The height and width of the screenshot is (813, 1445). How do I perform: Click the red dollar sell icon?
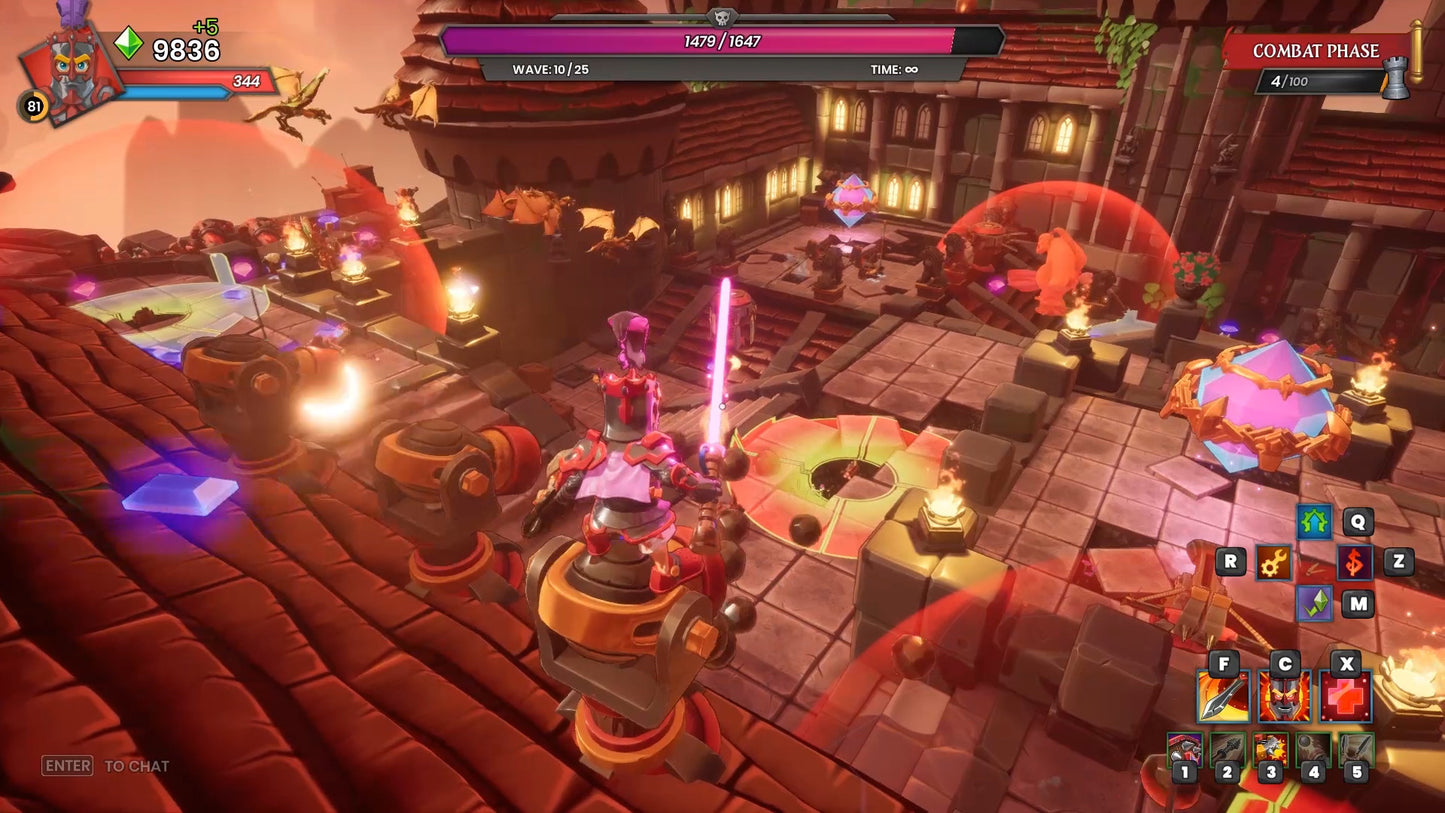tap(1354, 562)
